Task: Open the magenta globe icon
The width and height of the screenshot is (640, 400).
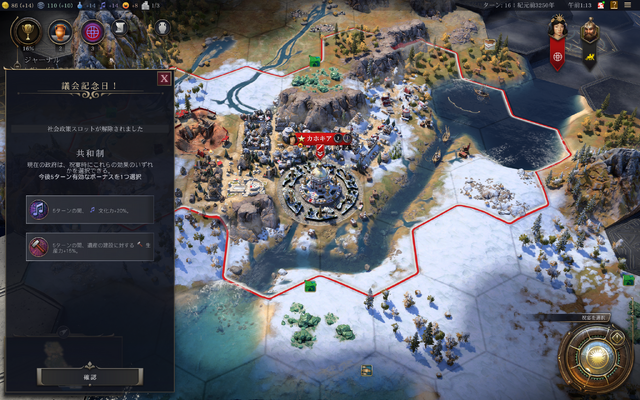Action: [x=92, y=32]
